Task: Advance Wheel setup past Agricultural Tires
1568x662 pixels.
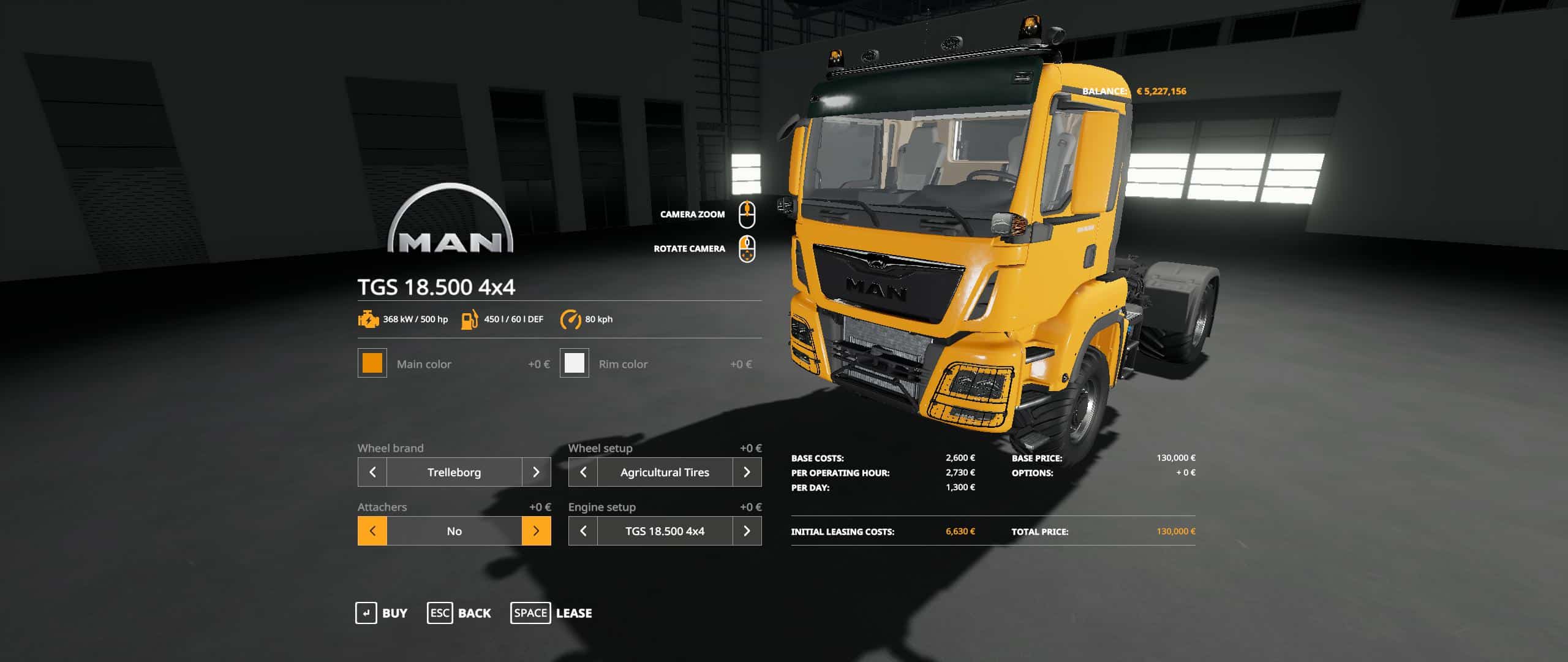Action: pos(747,472)
